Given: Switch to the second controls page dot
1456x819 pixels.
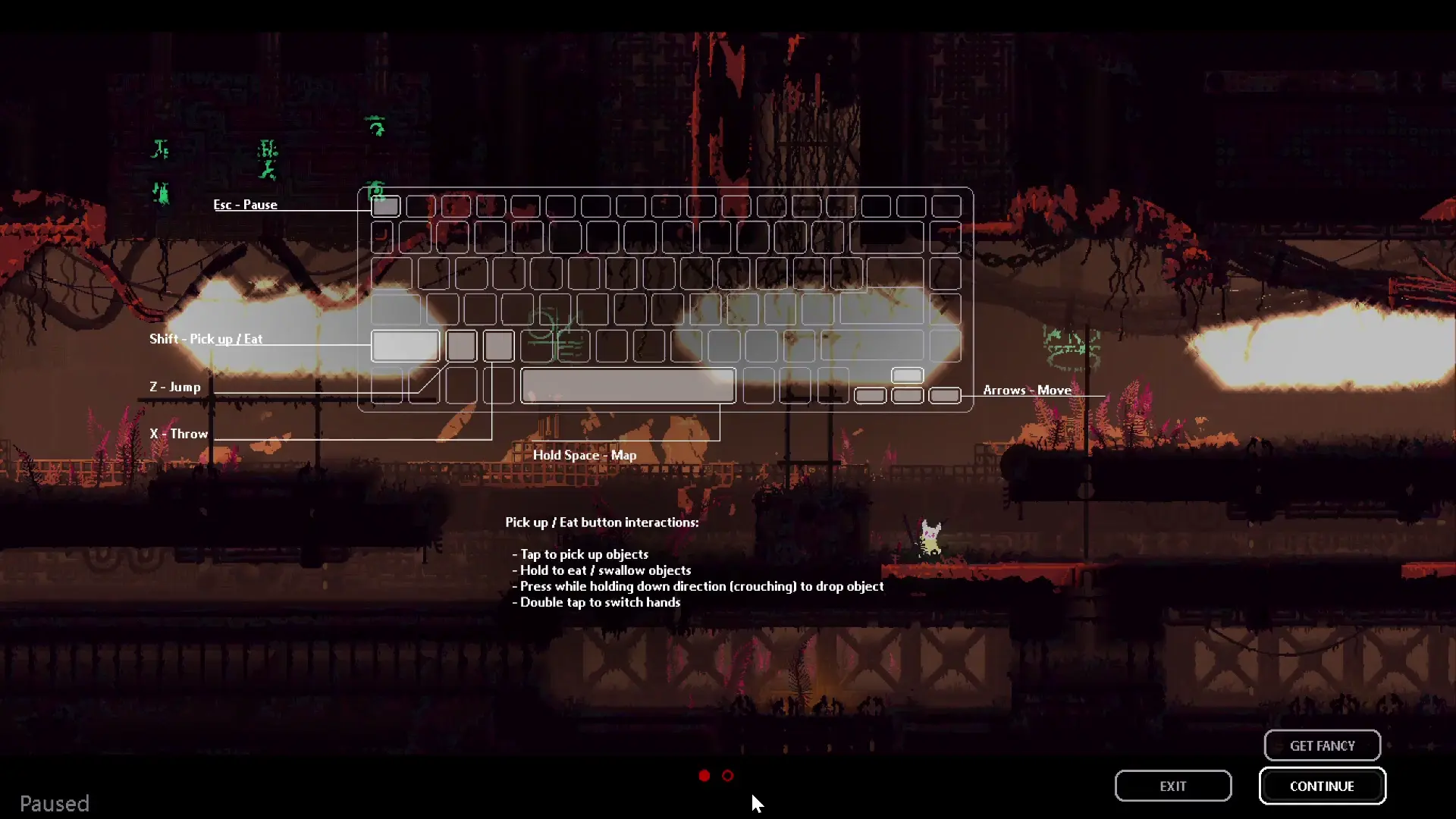Looking at the screenshot, I should click(728, 776).
